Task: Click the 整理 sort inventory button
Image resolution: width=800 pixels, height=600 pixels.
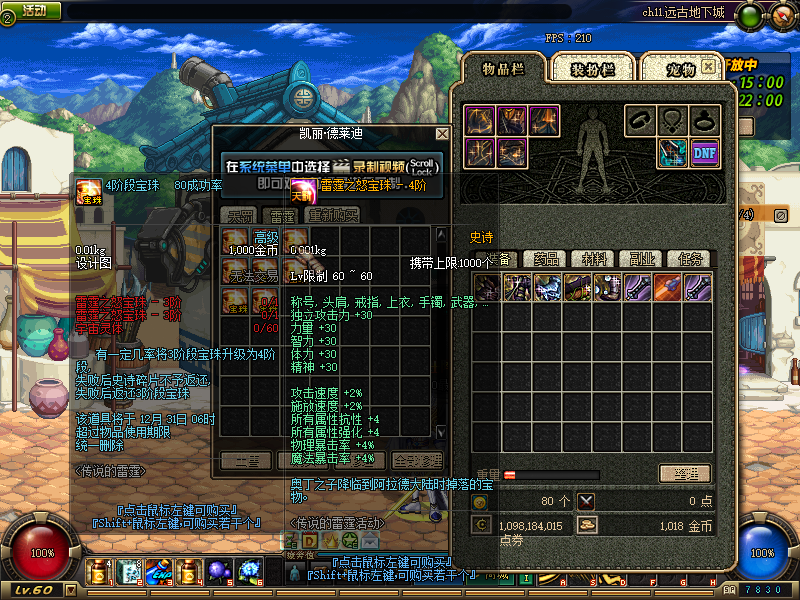Action: coord(685,474)
